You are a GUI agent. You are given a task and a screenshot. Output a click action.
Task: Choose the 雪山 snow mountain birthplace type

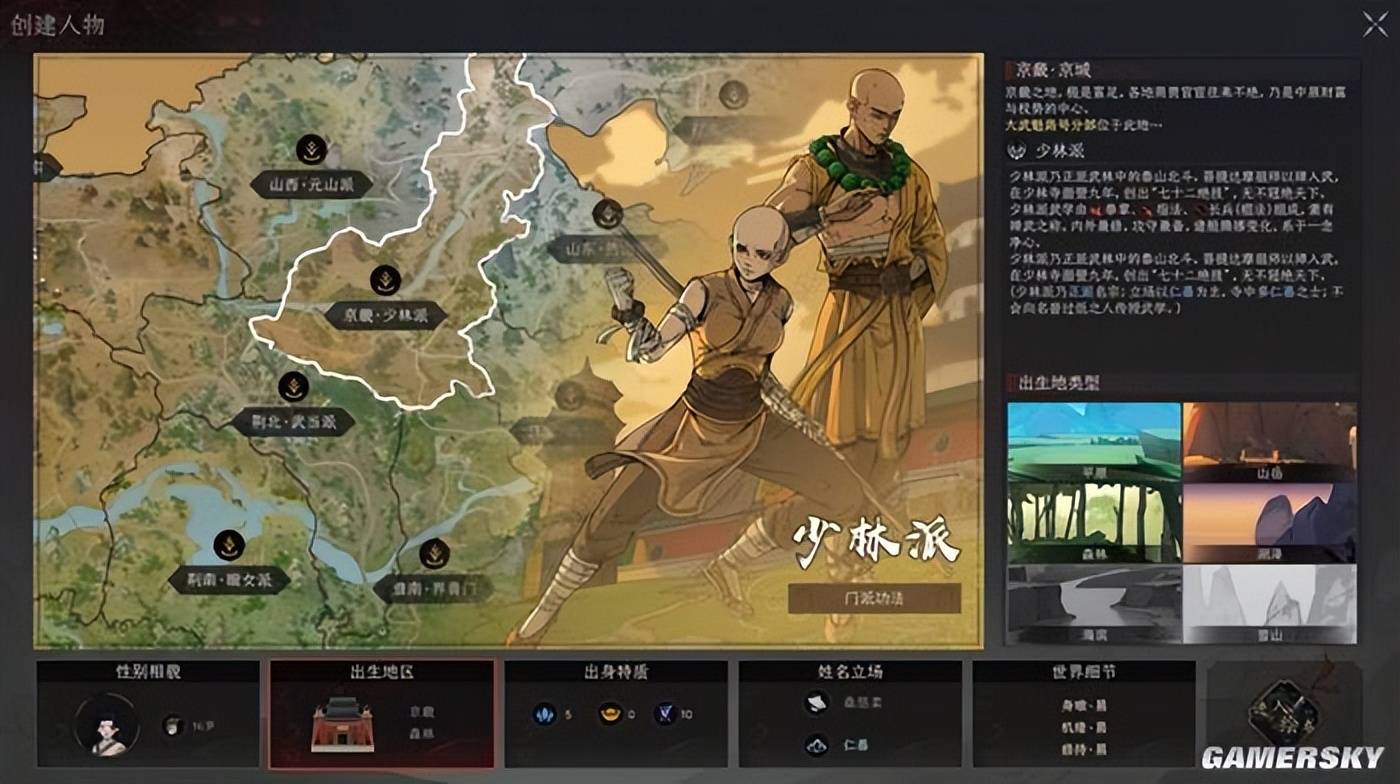pos(1270,603)
